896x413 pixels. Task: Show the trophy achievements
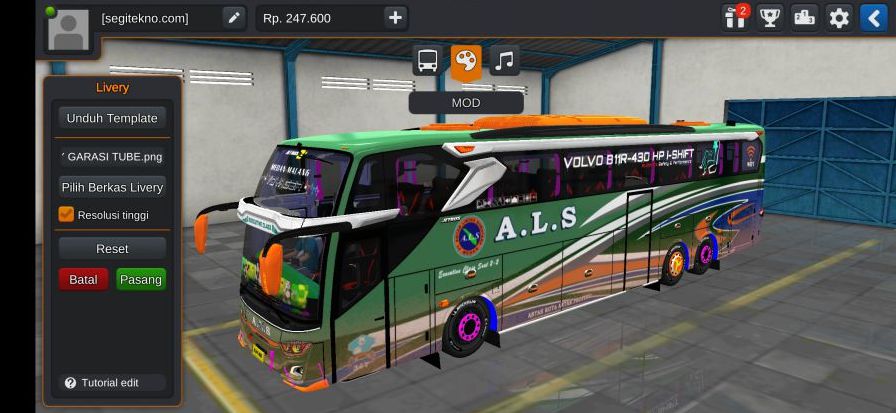coord(770,18)
